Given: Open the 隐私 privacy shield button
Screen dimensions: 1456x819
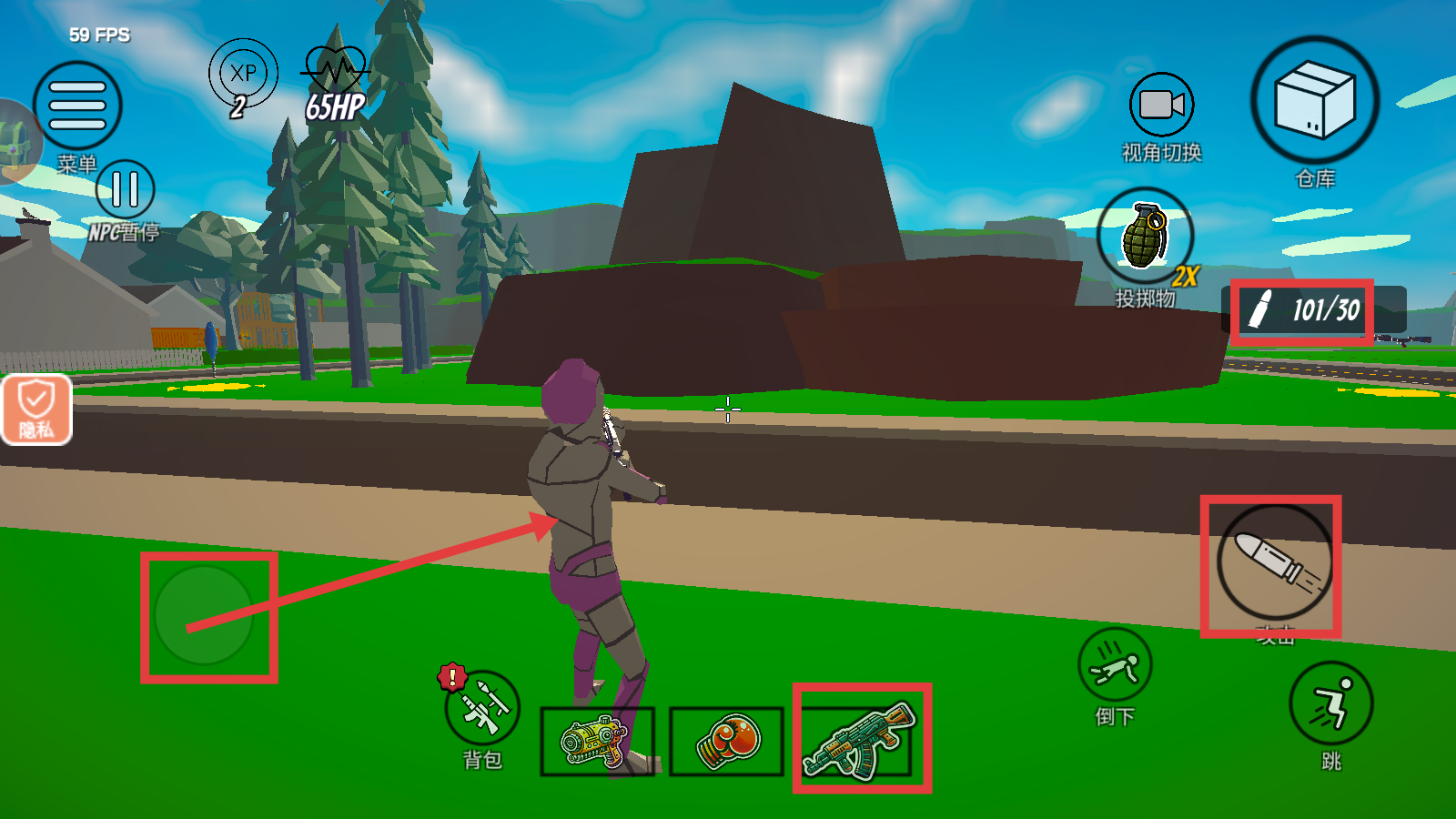Looking at the screenshot, I should [36, 409].
